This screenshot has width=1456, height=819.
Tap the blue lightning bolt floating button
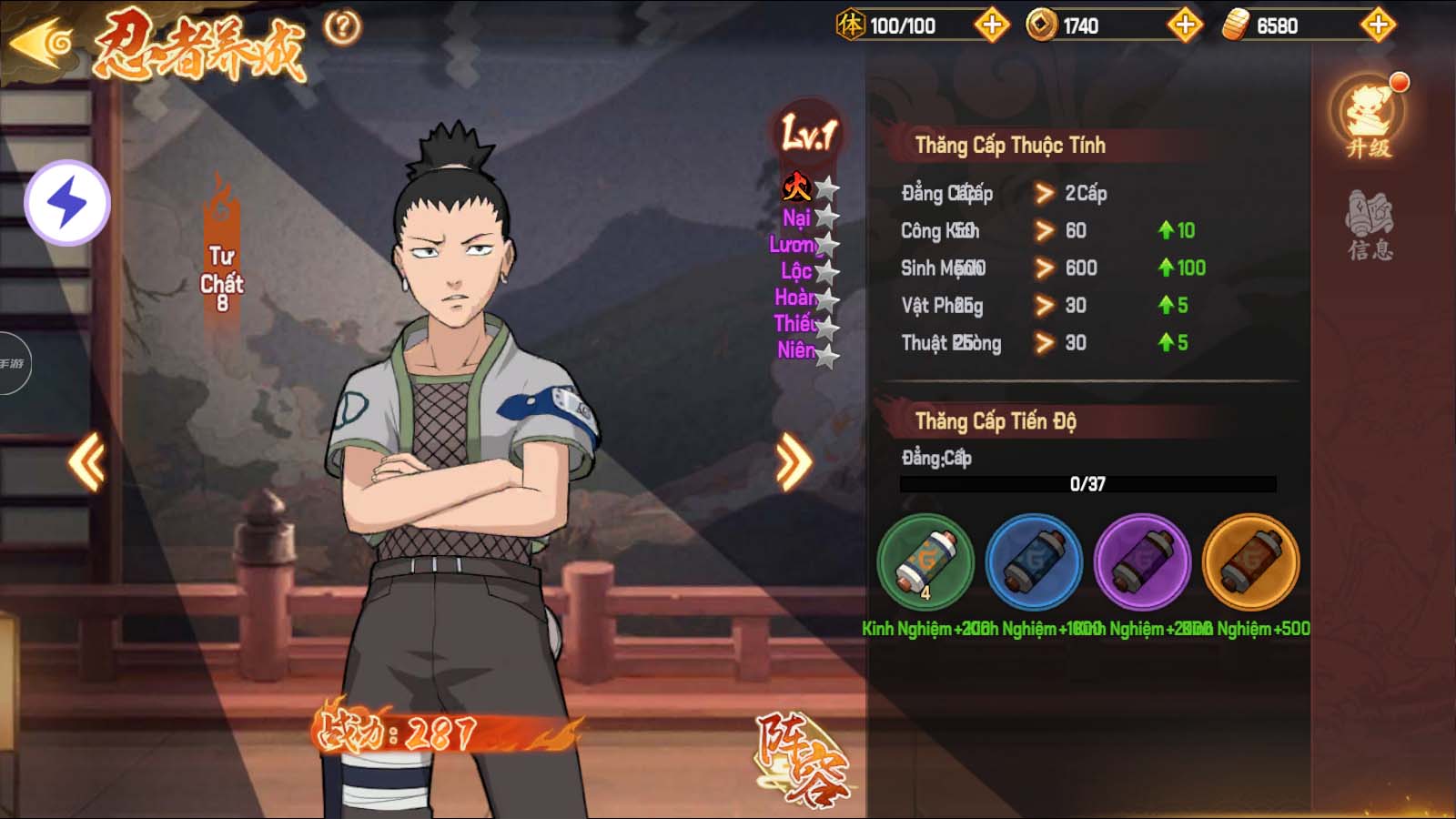(66, 202)
